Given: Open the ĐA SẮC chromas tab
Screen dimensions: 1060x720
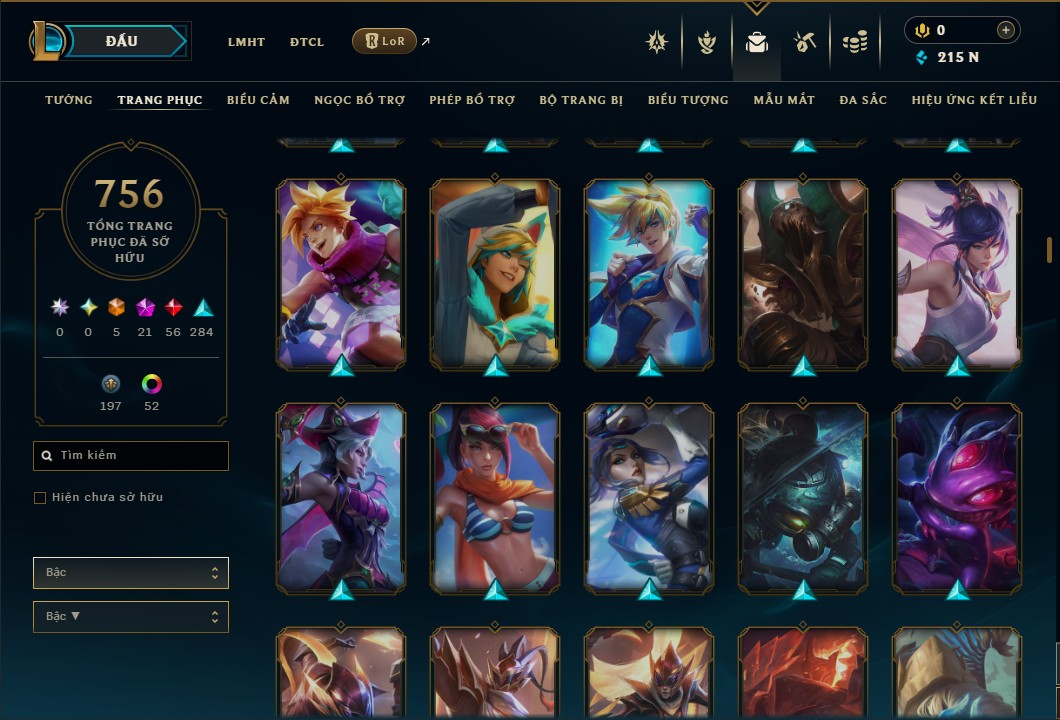Looking at the screenshot, I should point(863,100).
